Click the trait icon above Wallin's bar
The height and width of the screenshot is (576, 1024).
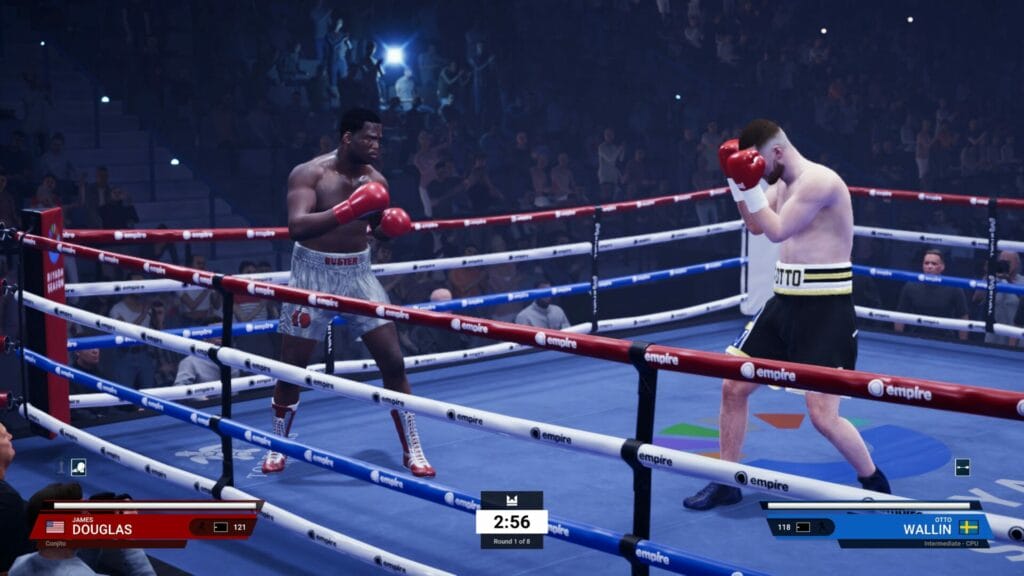click(x=962, y=466)
